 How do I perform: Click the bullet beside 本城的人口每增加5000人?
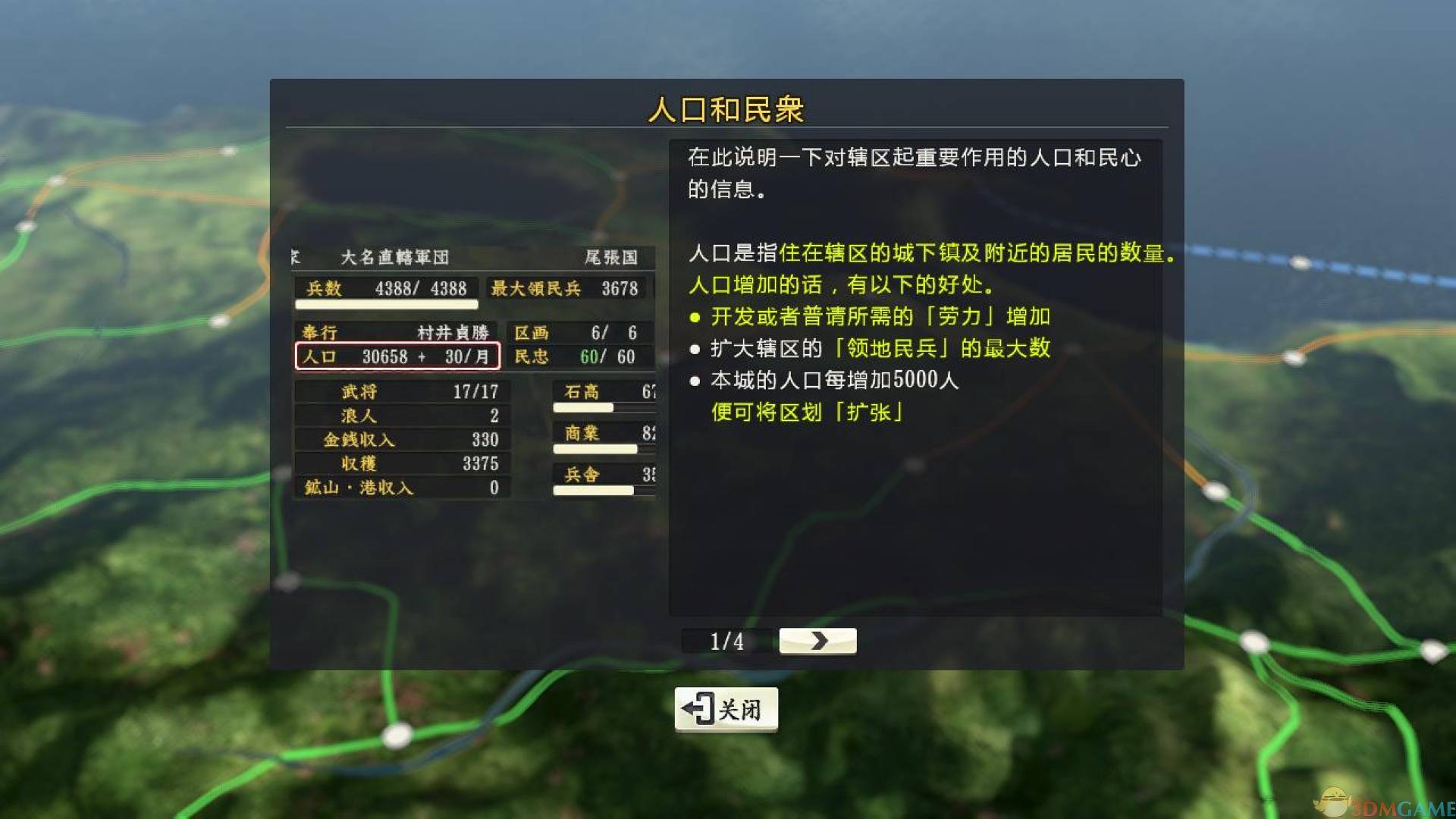pos(695,381)
